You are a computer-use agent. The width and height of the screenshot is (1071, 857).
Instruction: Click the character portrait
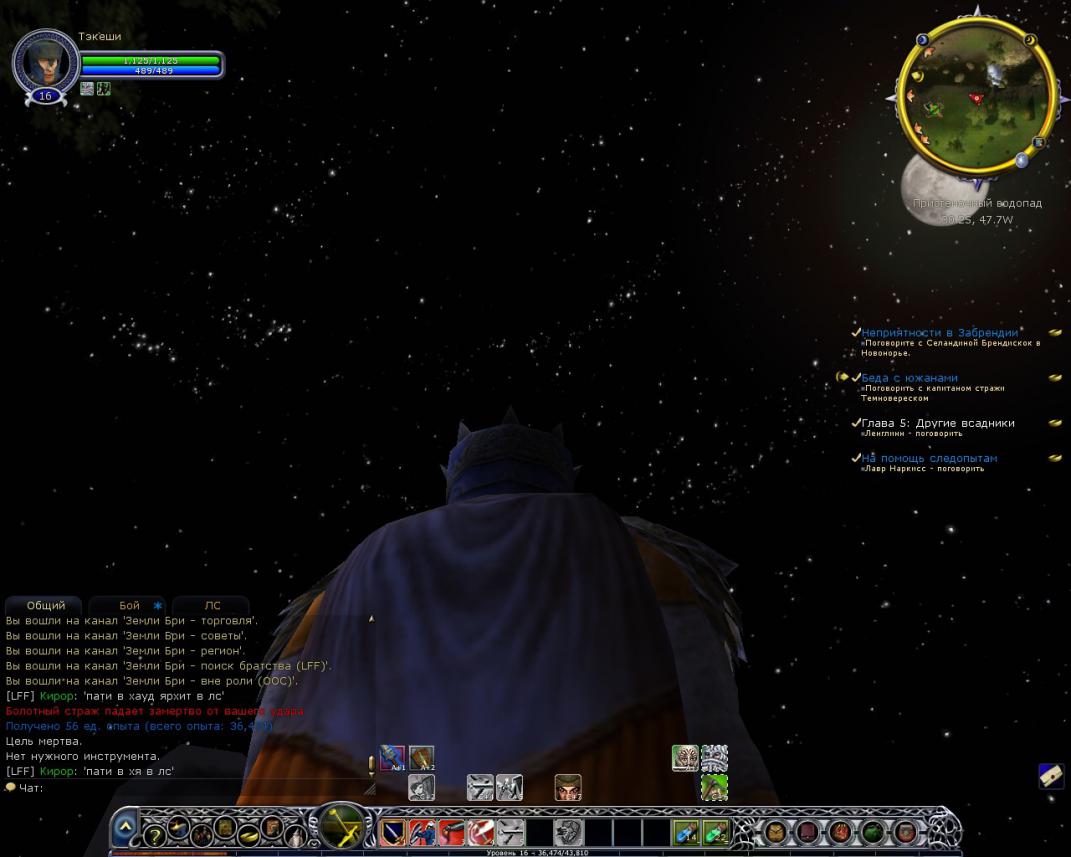[x=45, y=60]
